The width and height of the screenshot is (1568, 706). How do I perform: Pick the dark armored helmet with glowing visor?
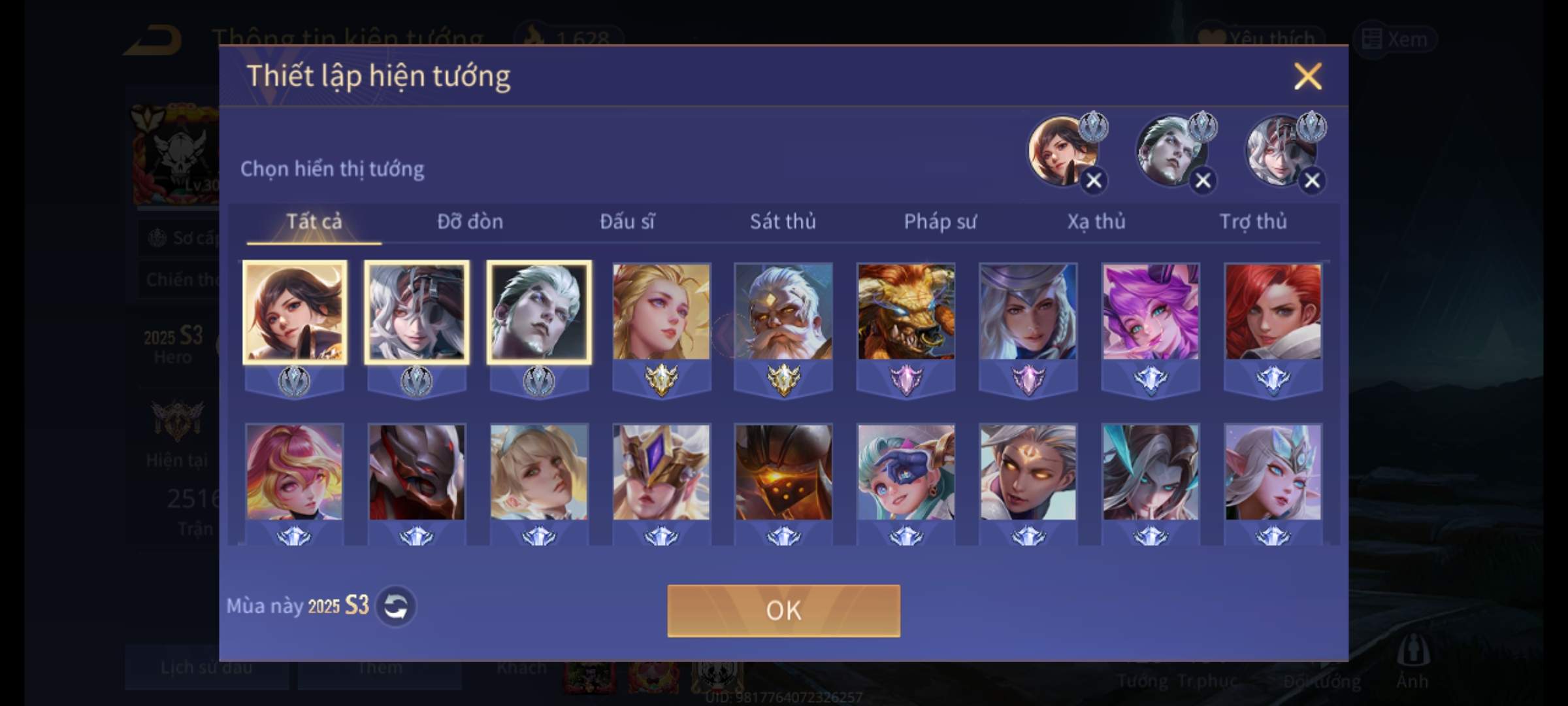(783, 473)
